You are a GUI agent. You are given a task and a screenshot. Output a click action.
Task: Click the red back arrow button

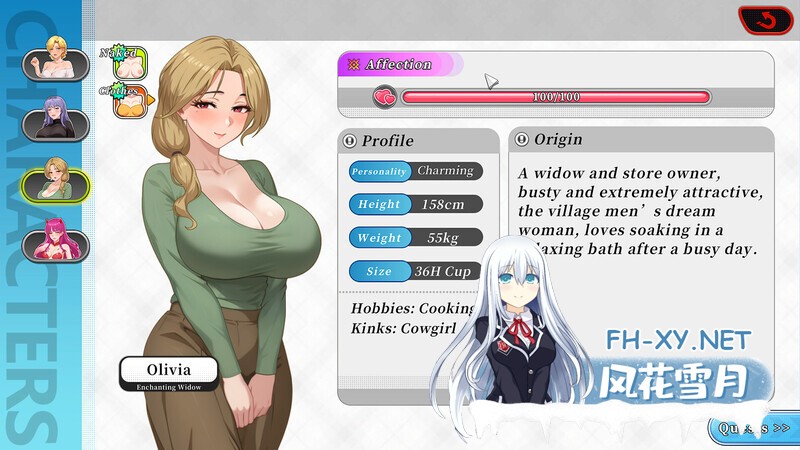tap(765, 20)
